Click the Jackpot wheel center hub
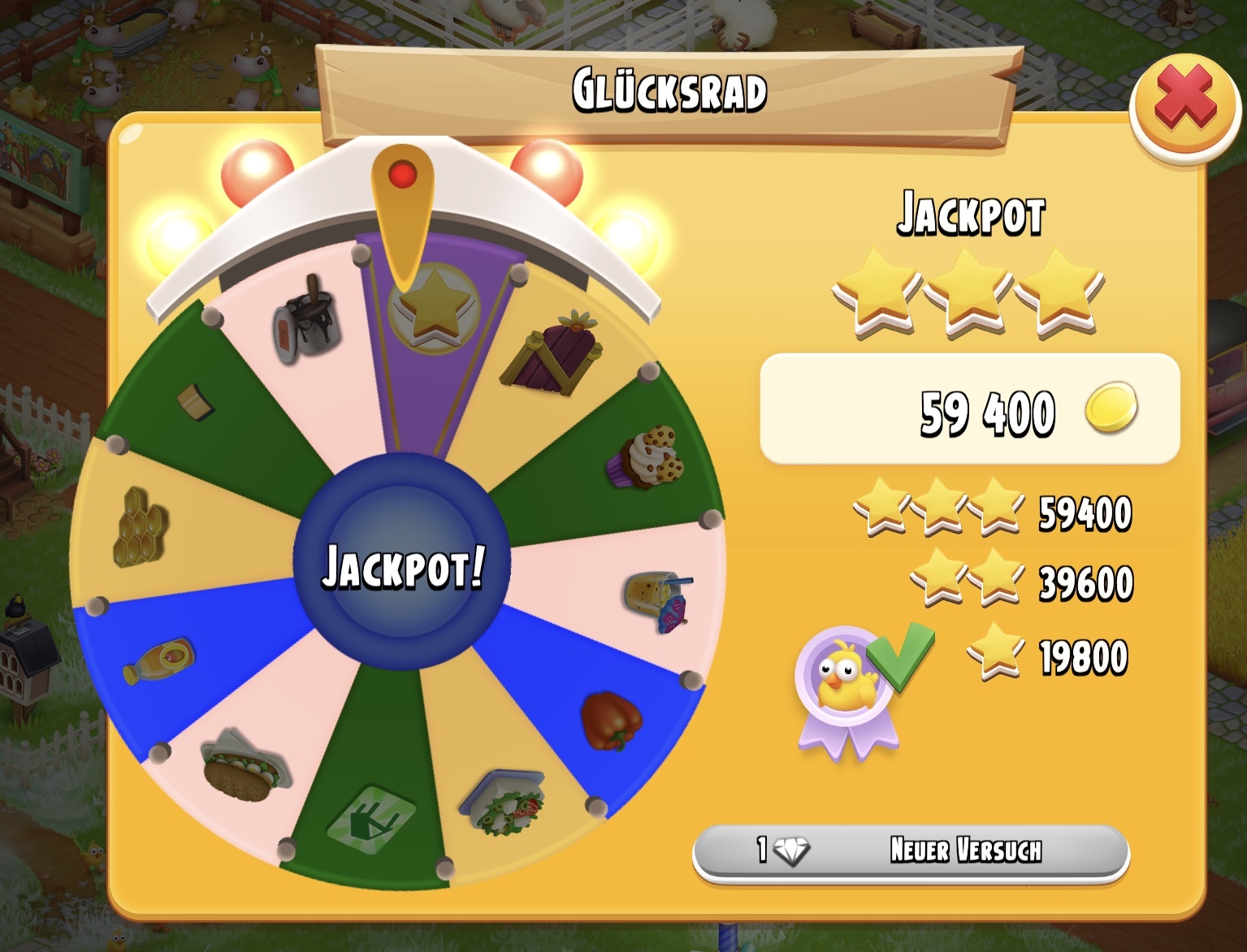This screenshot has width=1247, height=952. click(x=402, y=564)
